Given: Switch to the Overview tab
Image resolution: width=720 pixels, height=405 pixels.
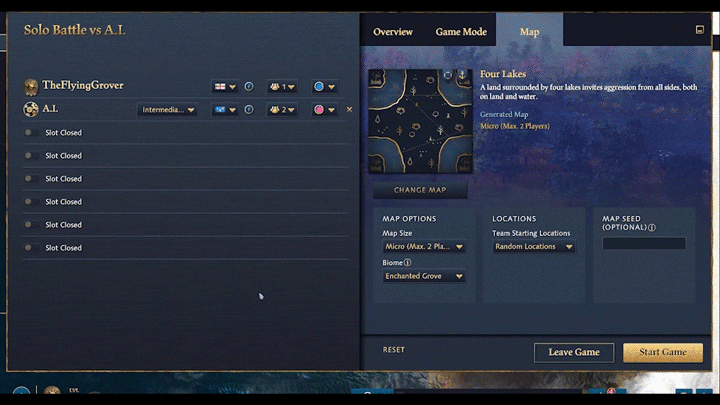Looking at the screenshot, I should (x=393, y=32).
